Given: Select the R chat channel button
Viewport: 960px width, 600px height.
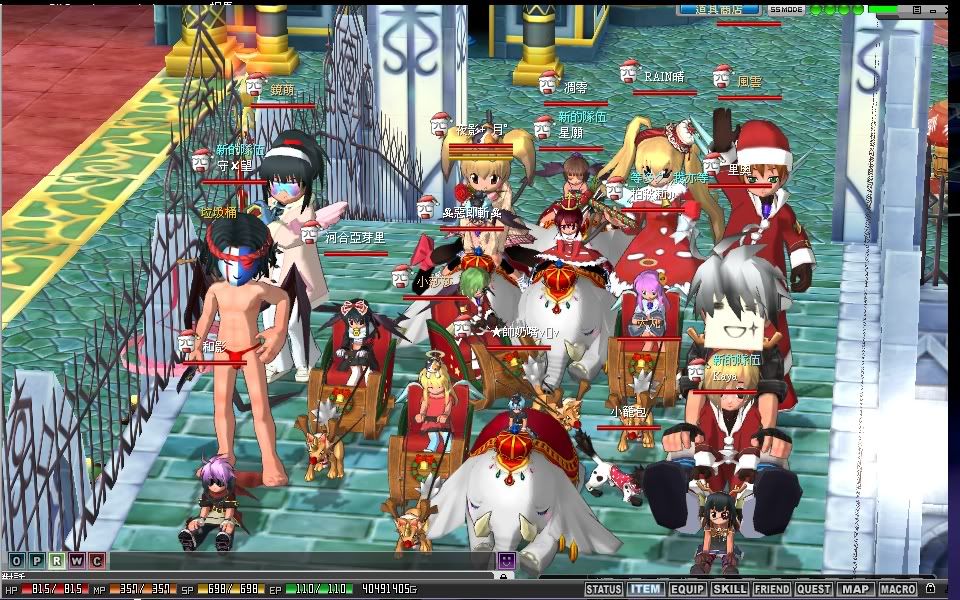Looking at the screenshot, I should pyautogui.click(x=56, y=561).
